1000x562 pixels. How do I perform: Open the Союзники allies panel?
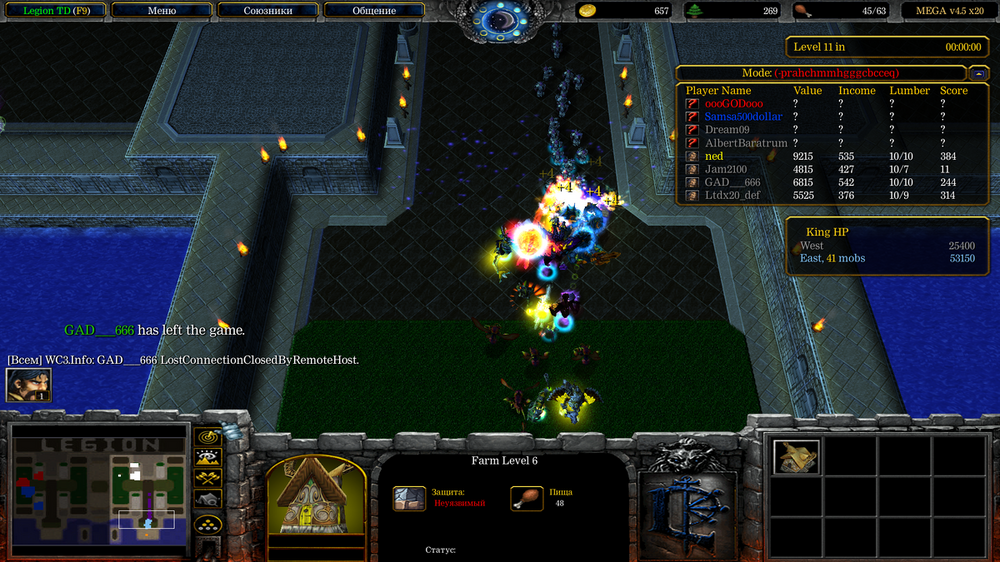268,11
